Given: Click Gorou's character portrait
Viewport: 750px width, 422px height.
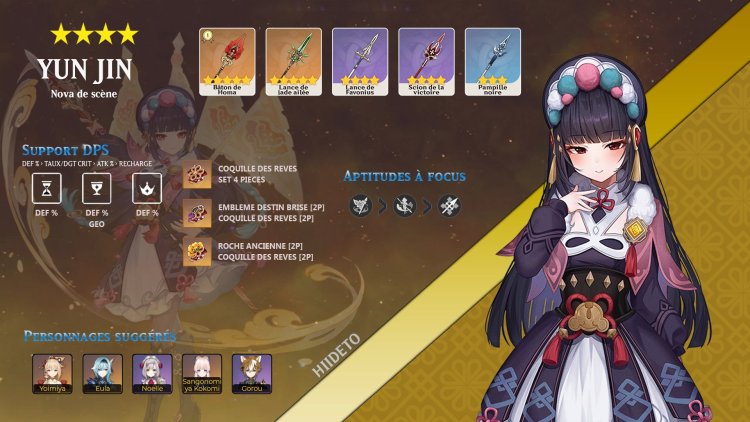Looking at the screenshot, I should pyautogui.click(x=252, y=371).
